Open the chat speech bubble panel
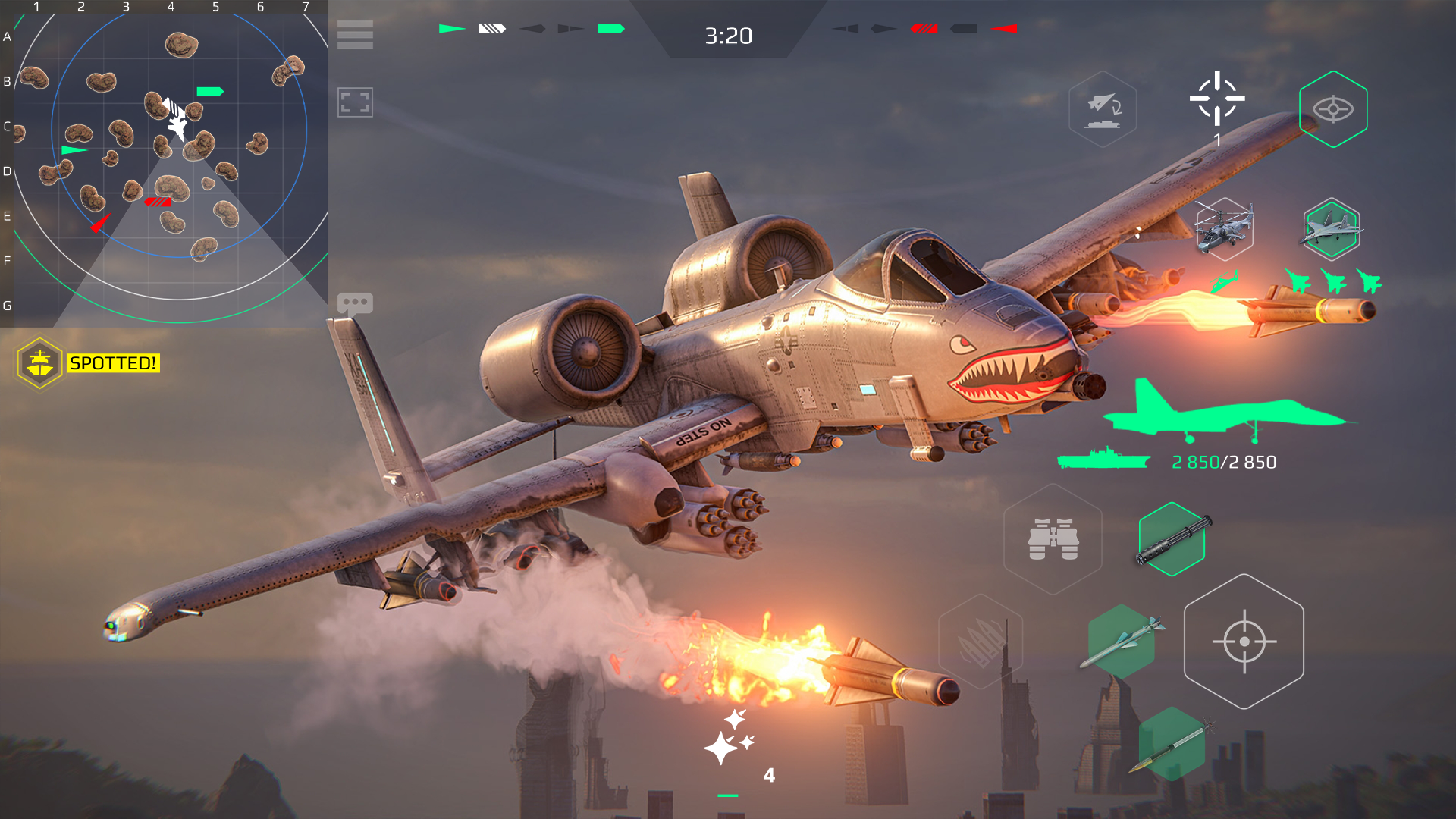 point(355,303)
